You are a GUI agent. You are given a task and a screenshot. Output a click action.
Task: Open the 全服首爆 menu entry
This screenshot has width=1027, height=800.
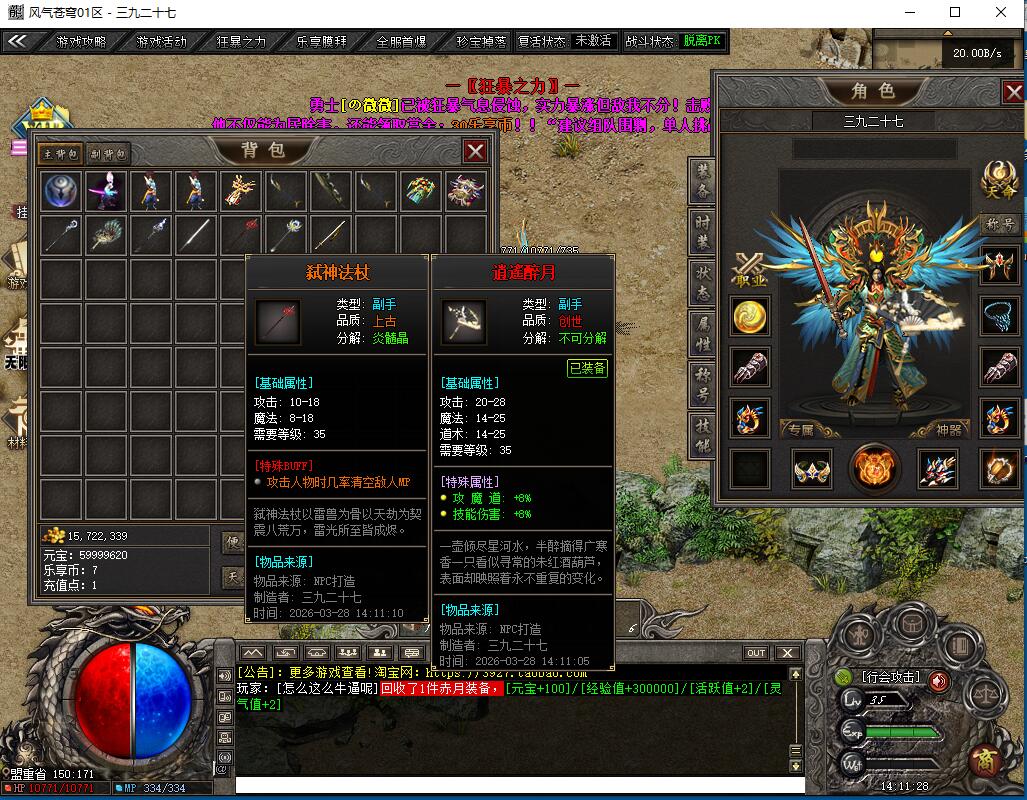click(400, 42)
